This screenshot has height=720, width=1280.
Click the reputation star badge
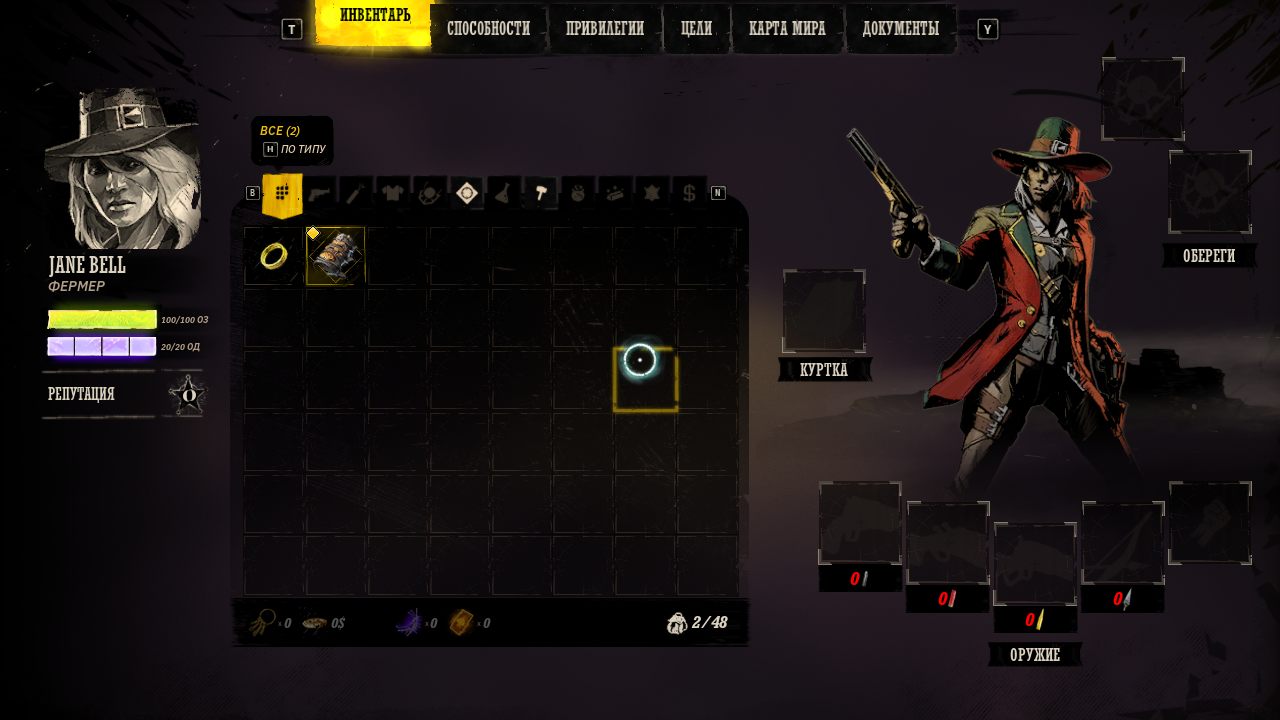tap(188, 395)
